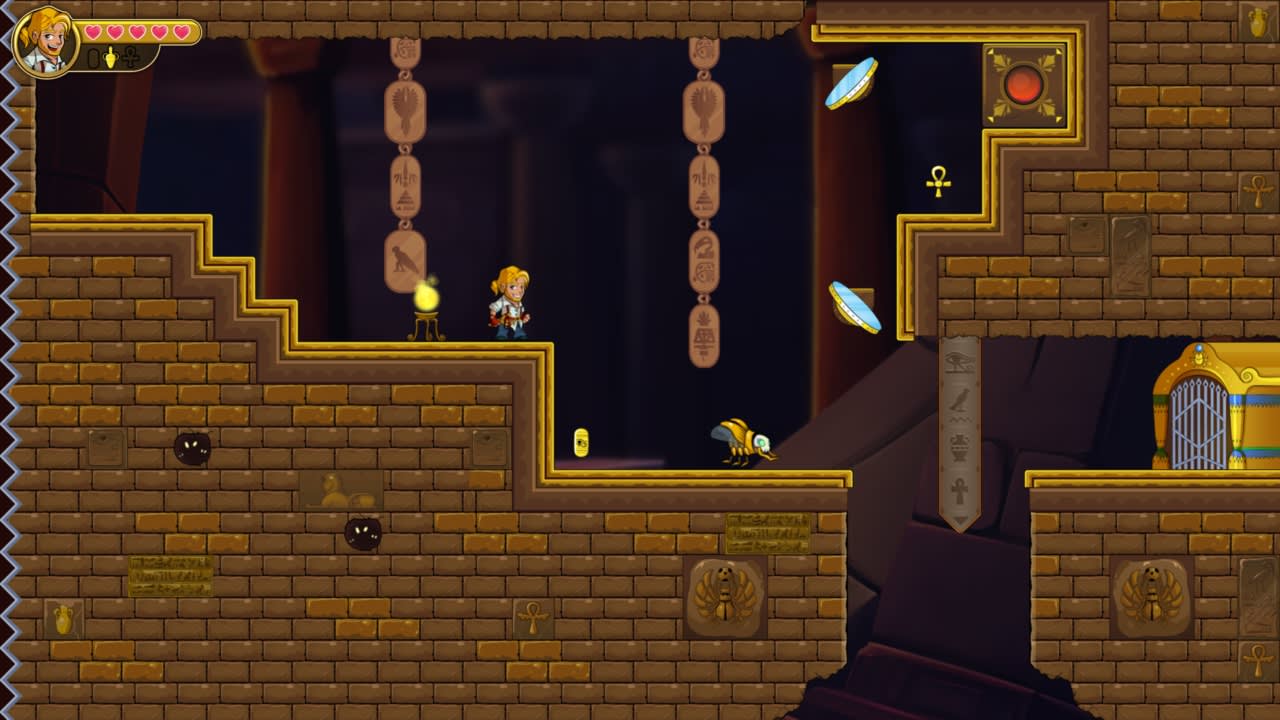Select the winged scarab emblem on the wall

point(723,596)
